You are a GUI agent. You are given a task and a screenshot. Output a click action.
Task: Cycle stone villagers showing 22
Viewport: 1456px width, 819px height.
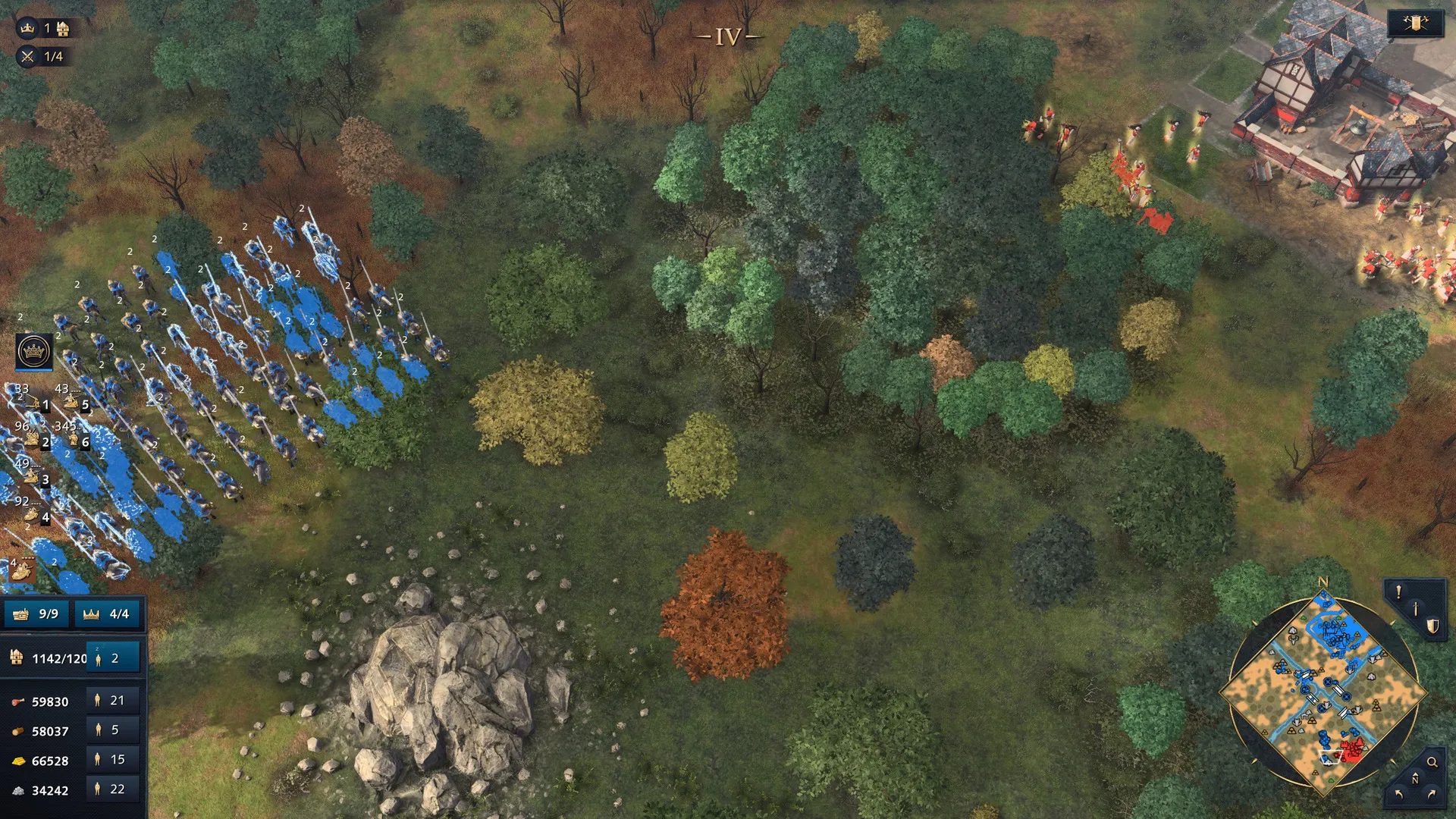tap(113, 789)
